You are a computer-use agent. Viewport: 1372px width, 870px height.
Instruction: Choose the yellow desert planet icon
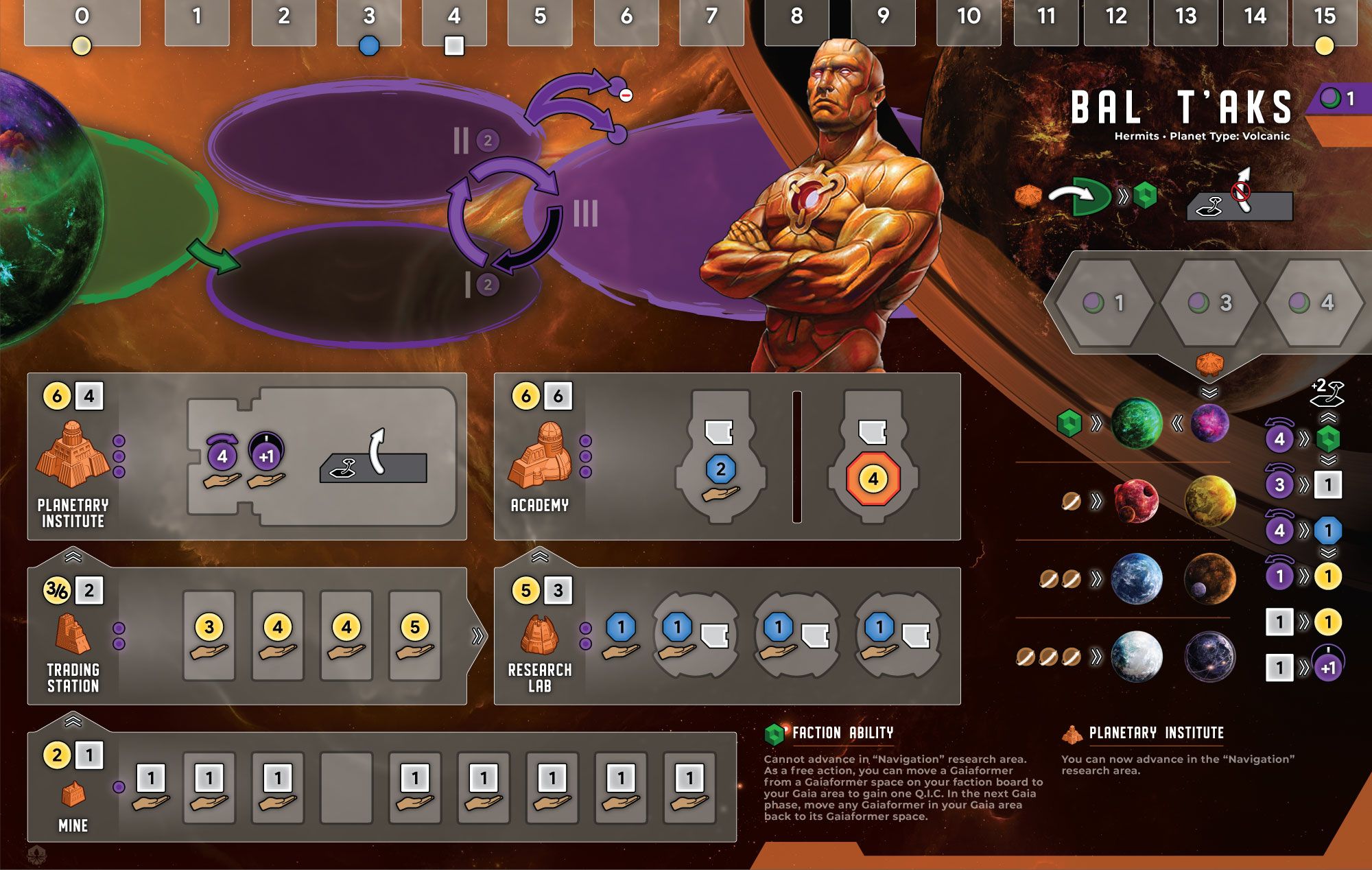click(x=1209, y=500)
